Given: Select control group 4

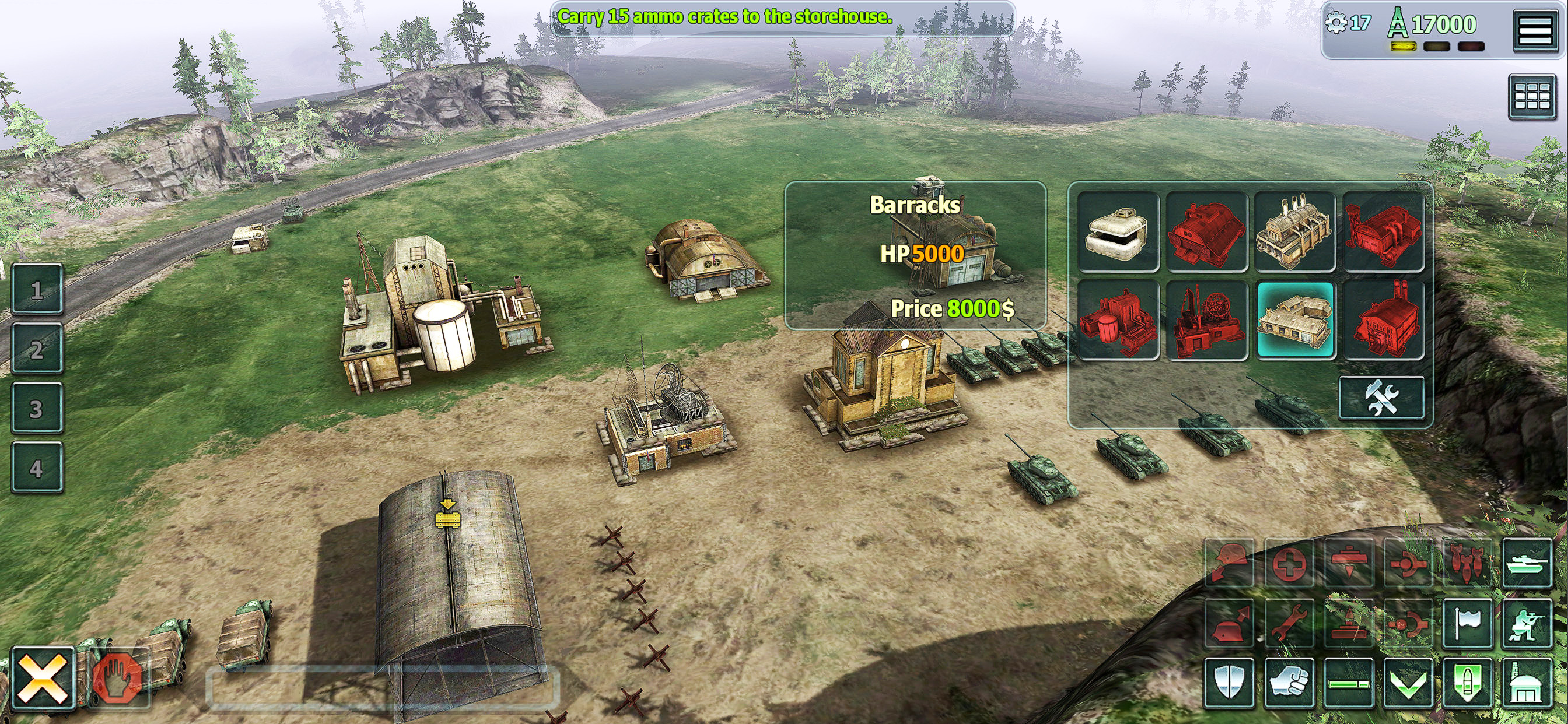Looking at the screenshot, I should click(x=37, y=468).
